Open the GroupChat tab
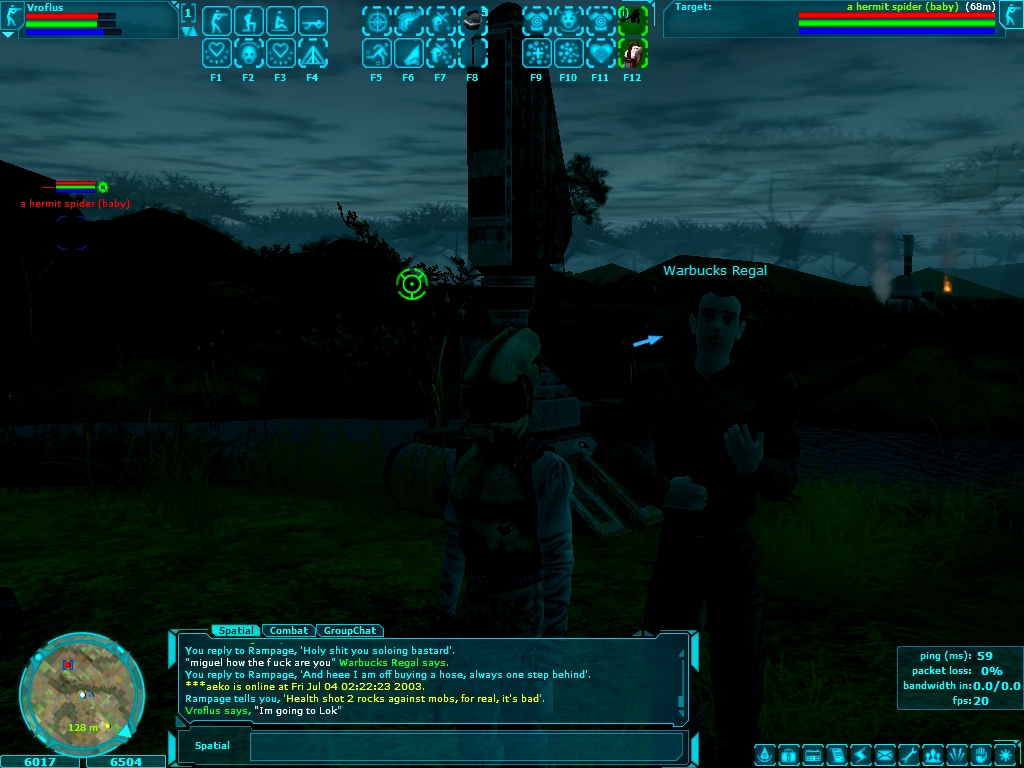This screenshot has height=768, width=1024. [350, 631]
